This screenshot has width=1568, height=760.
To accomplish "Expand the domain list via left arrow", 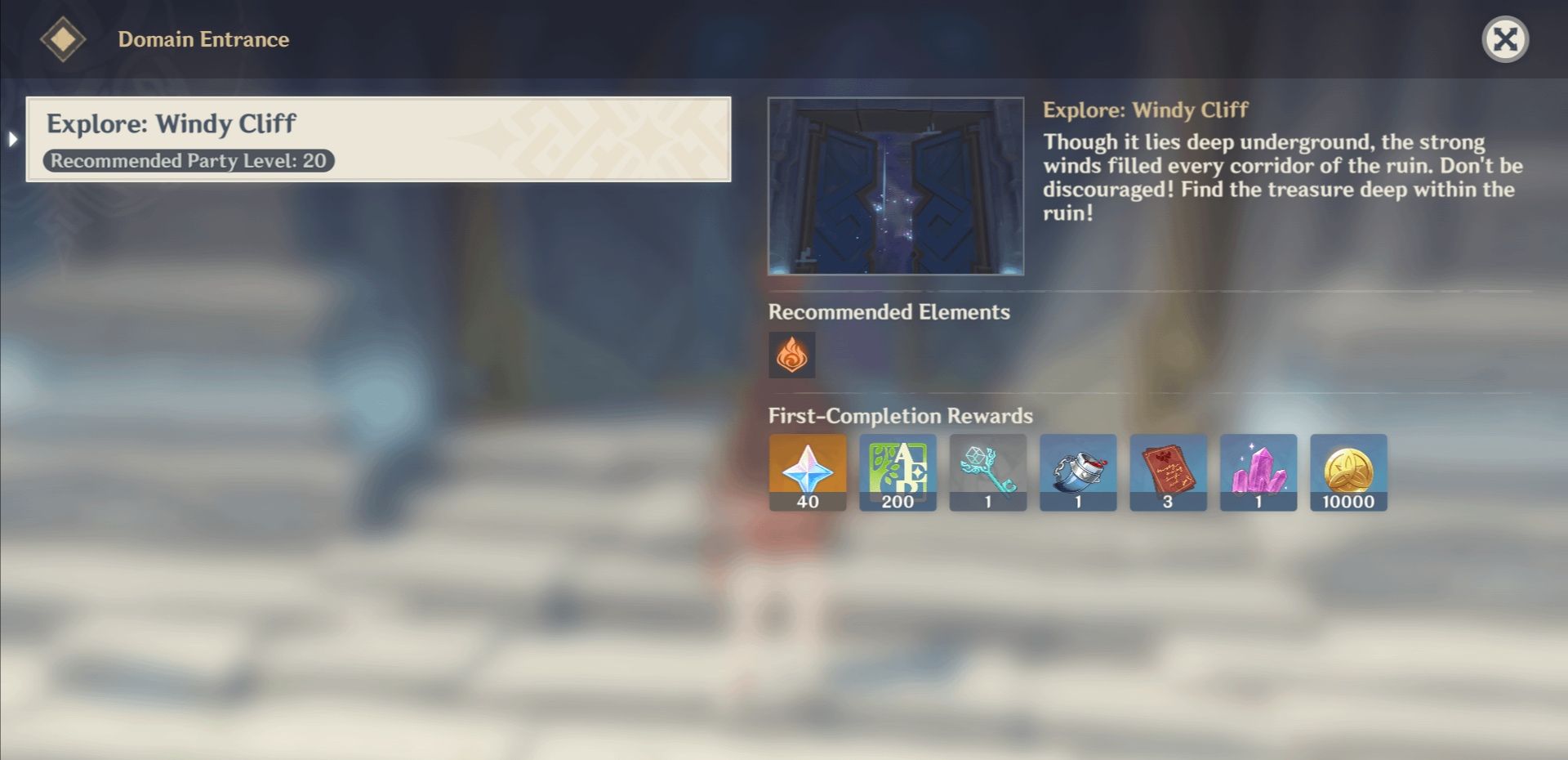I will pos(11,141).
